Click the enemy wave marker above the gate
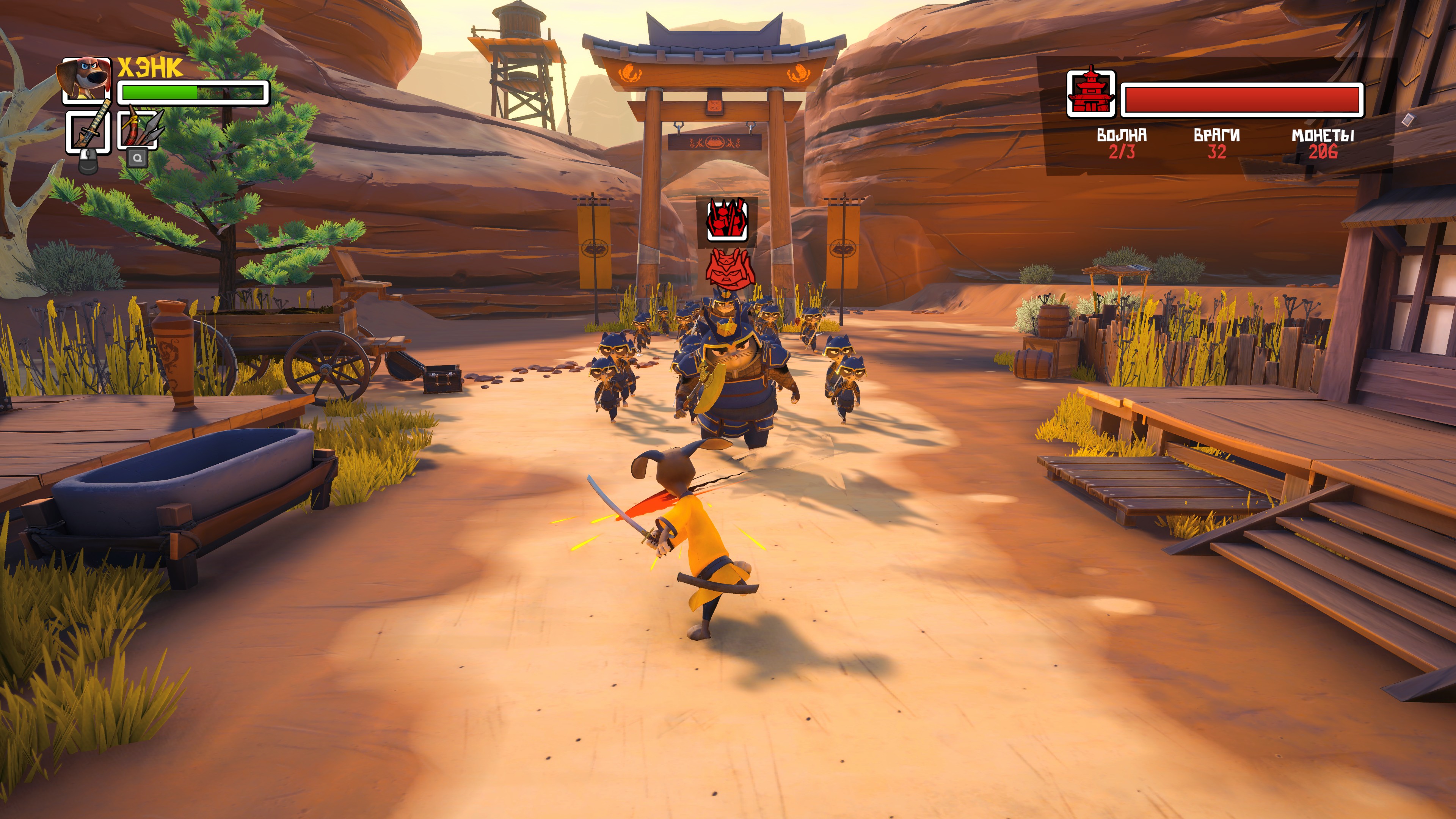 tap(727, 220)
